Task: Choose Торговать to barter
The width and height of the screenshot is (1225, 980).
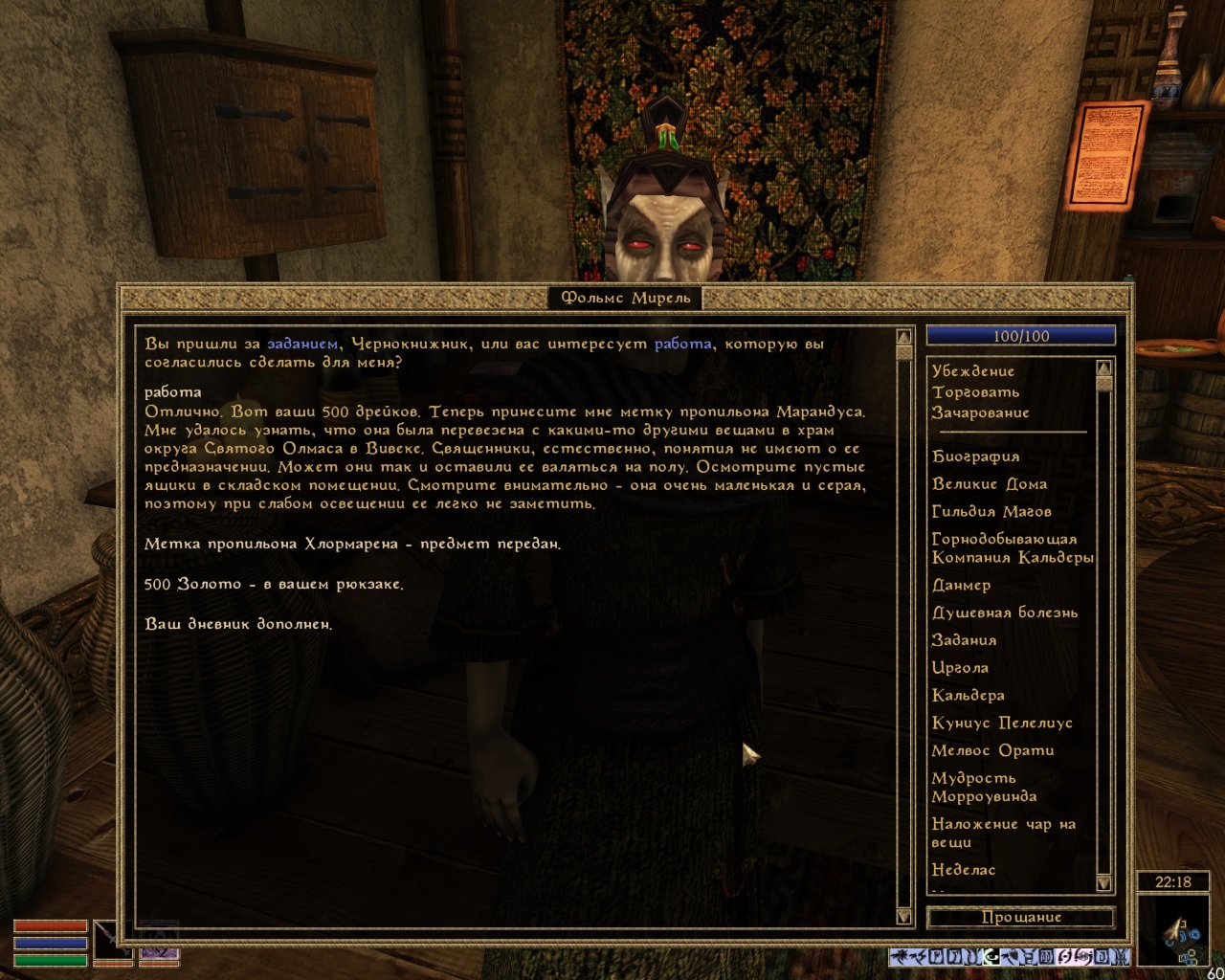Action: tap(976, 391)
